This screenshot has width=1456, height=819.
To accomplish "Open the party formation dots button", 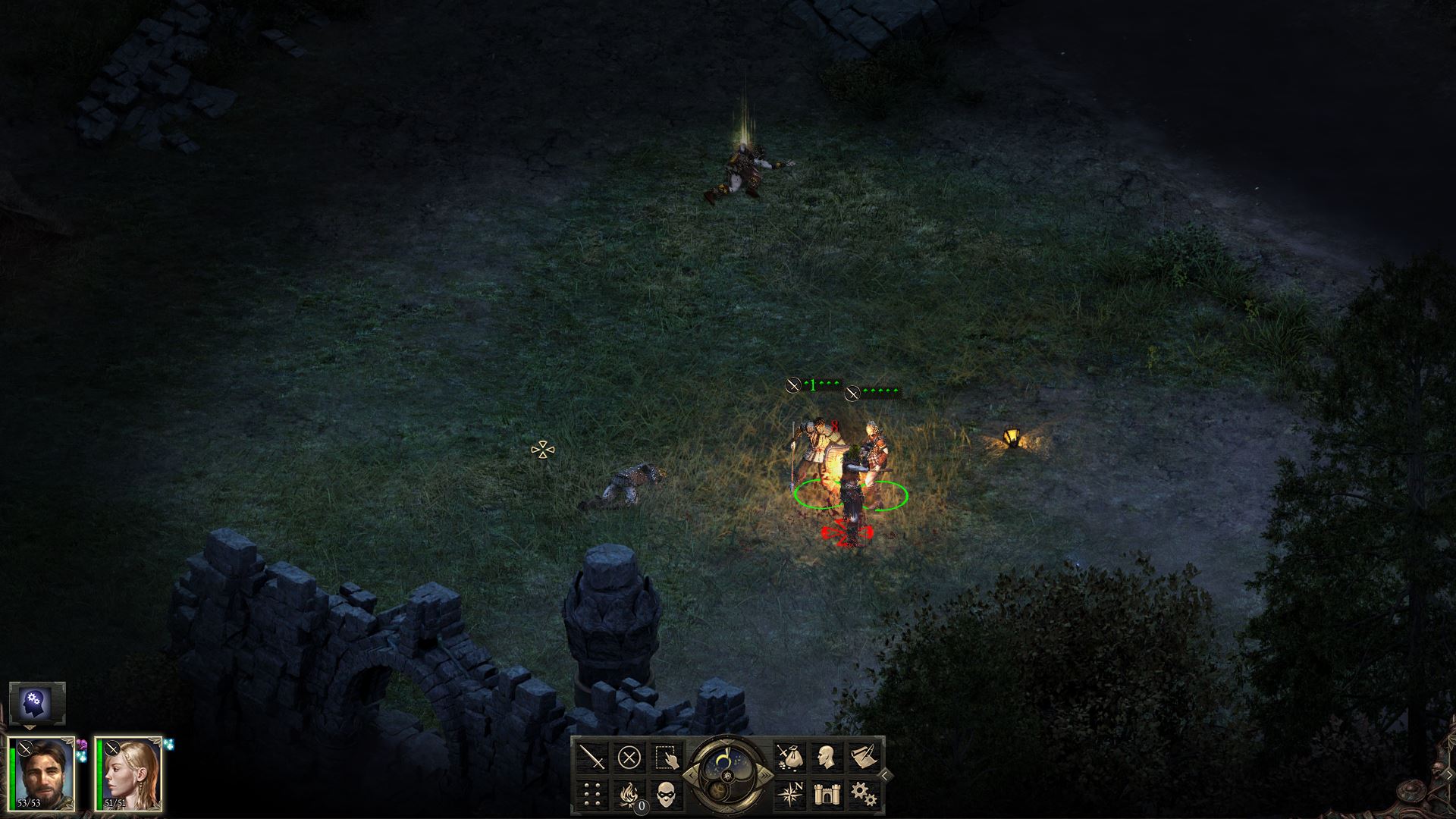I will [592, 794].
